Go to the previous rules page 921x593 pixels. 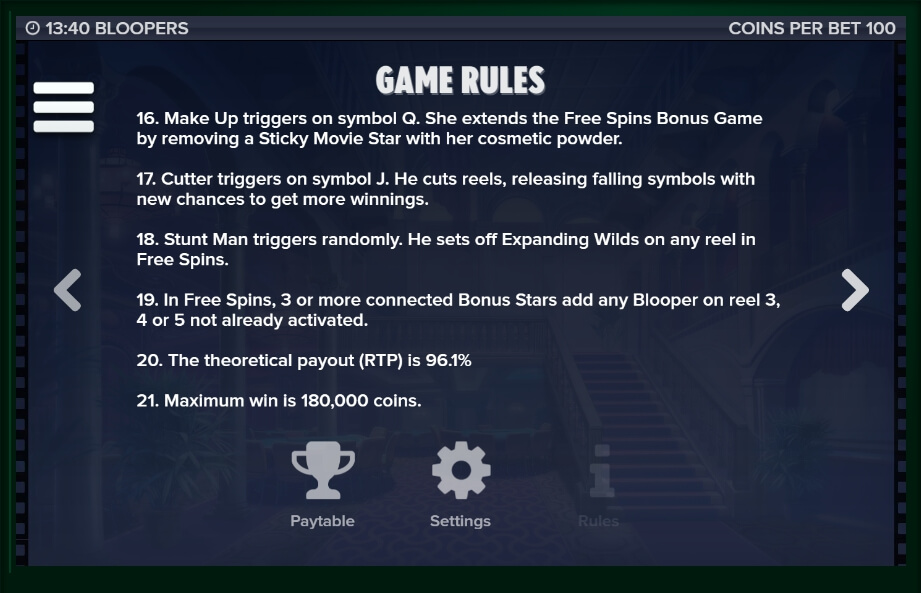point(67,291)
